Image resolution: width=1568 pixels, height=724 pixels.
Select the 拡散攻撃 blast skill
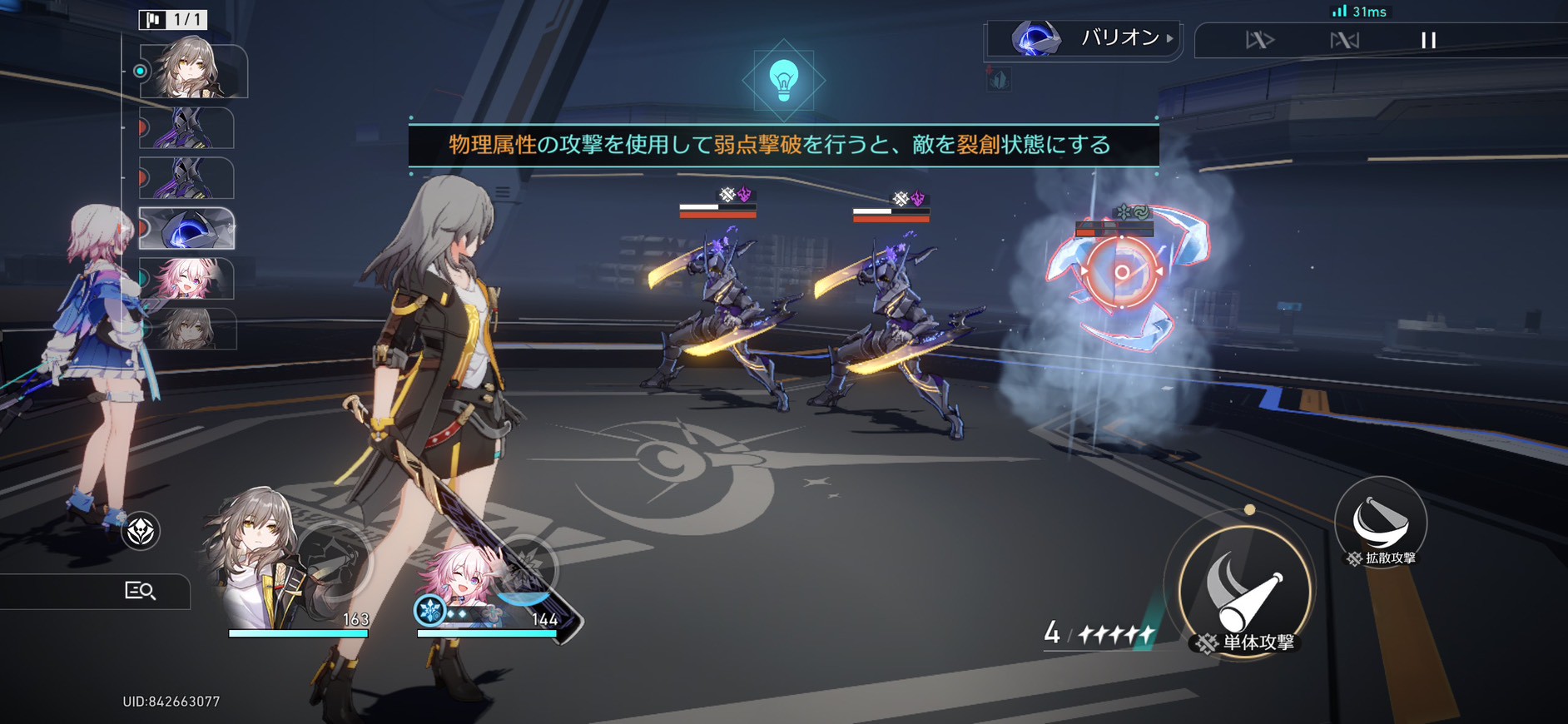[1380, 522]
